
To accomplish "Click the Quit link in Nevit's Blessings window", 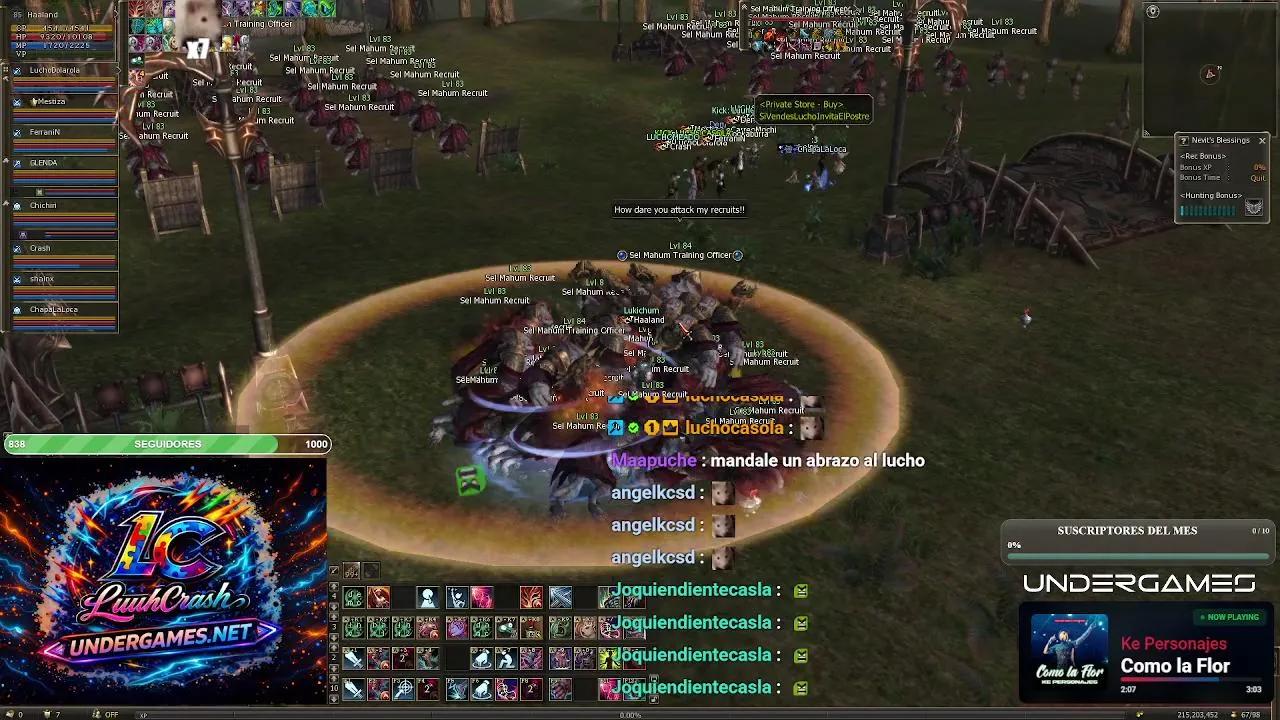I will point(1258,178).
